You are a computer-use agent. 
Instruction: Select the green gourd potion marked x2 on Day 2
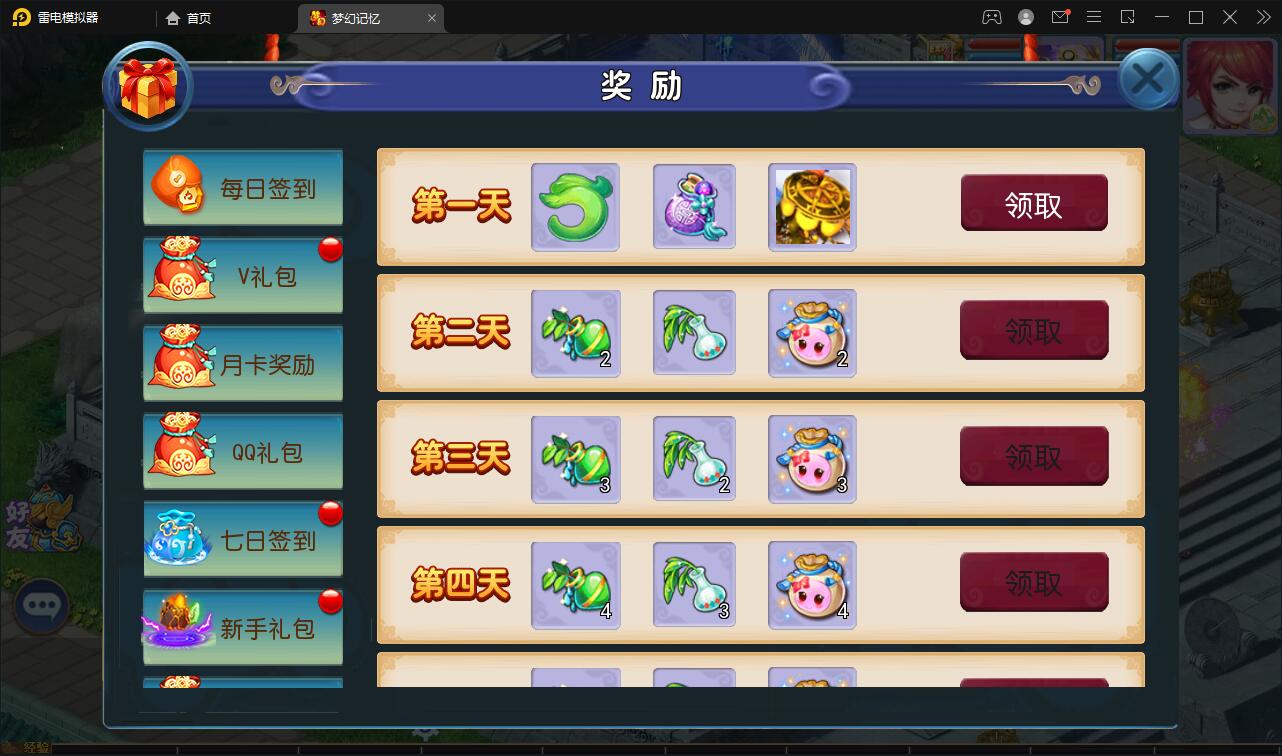tap(575, 333)
